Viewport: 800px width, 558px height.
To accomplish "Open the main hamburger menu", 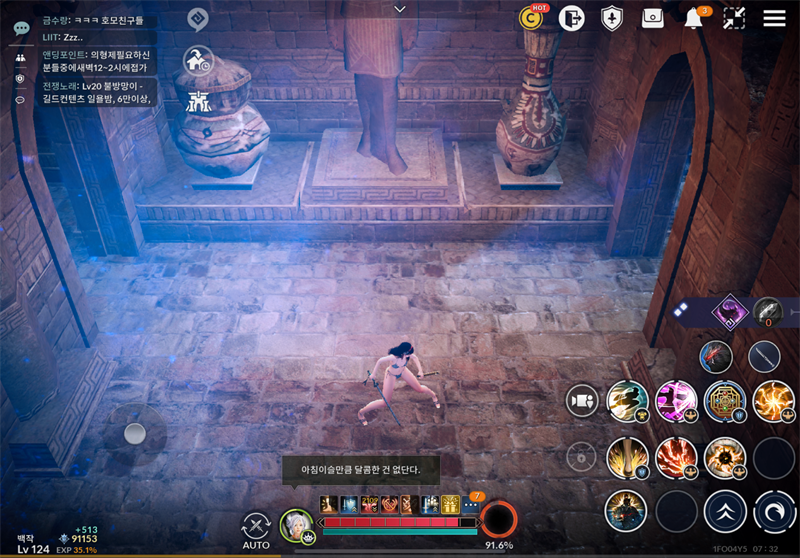I will pyautogui.click(x=774, y=18).
